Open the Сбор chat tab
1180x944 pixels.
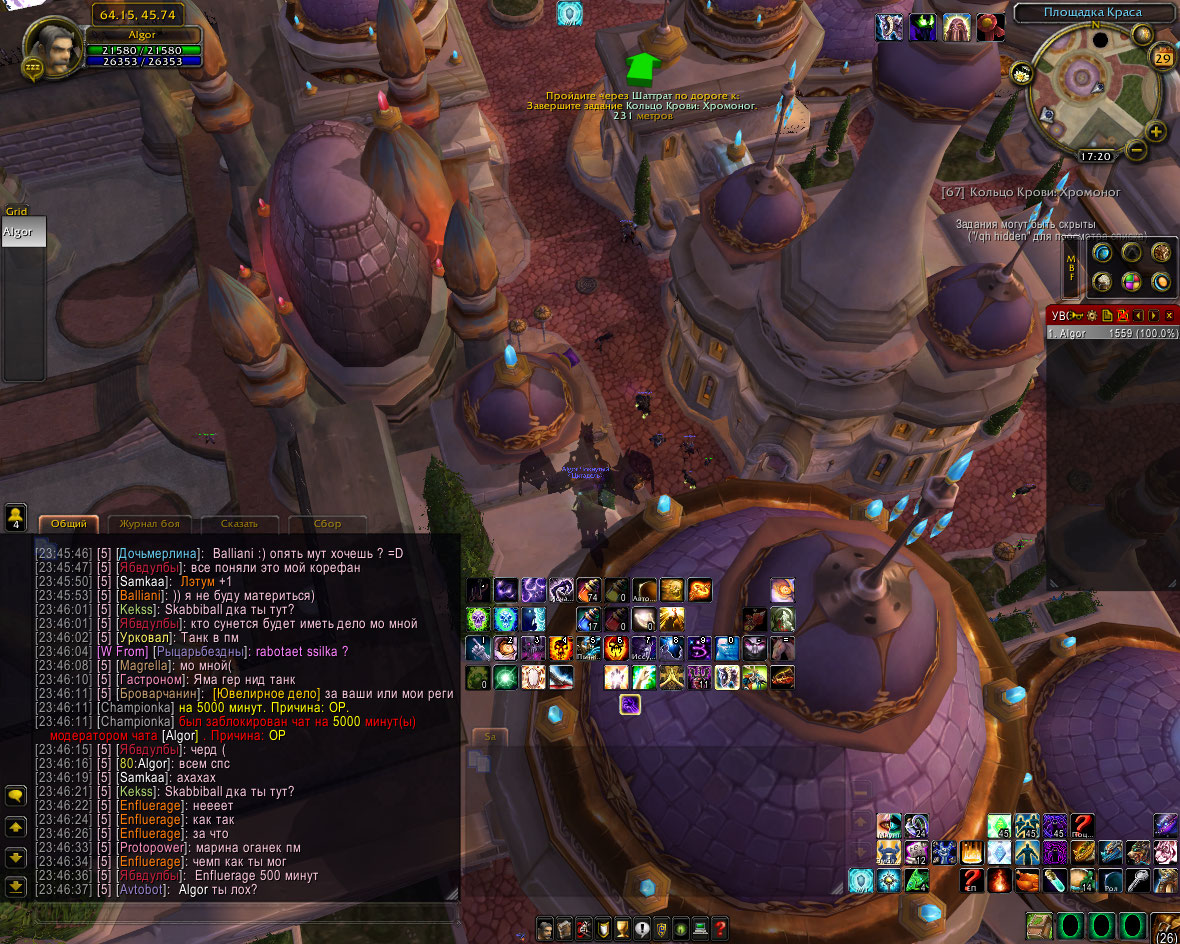pyautogui.click(x=327, y=523)
